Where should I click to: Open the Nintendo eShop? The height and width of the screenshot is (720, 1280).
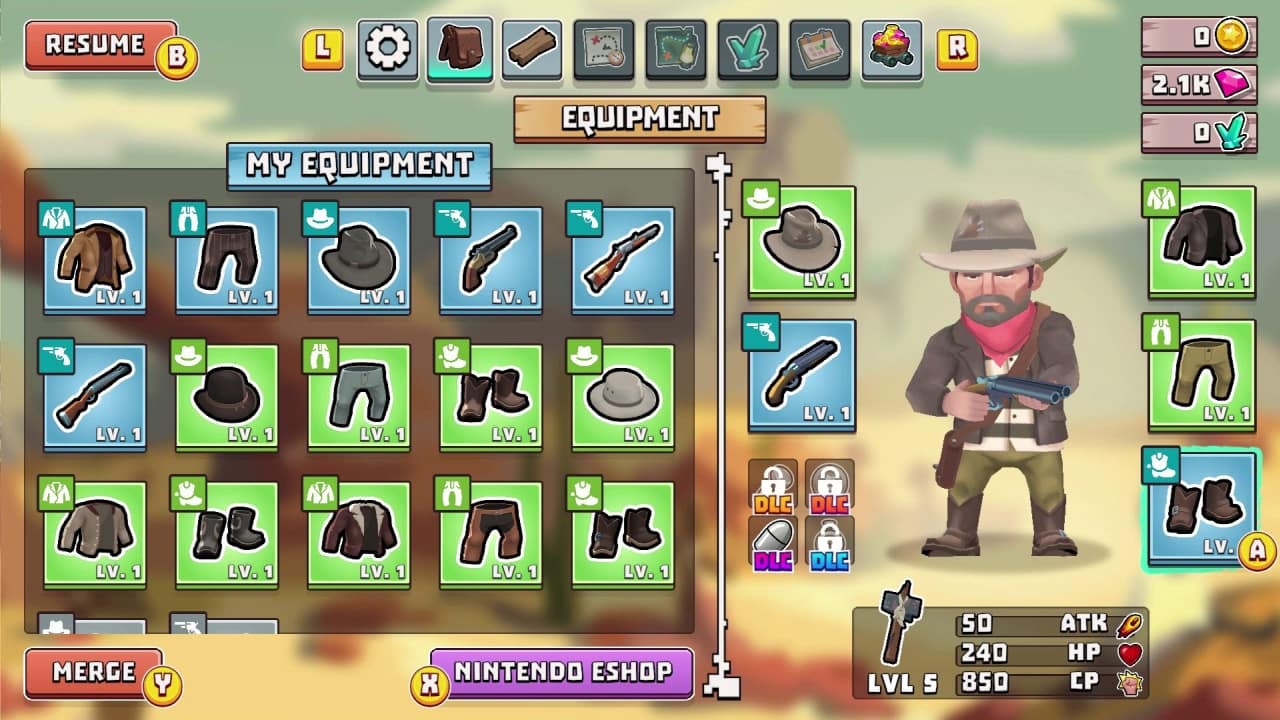[560, 675]
